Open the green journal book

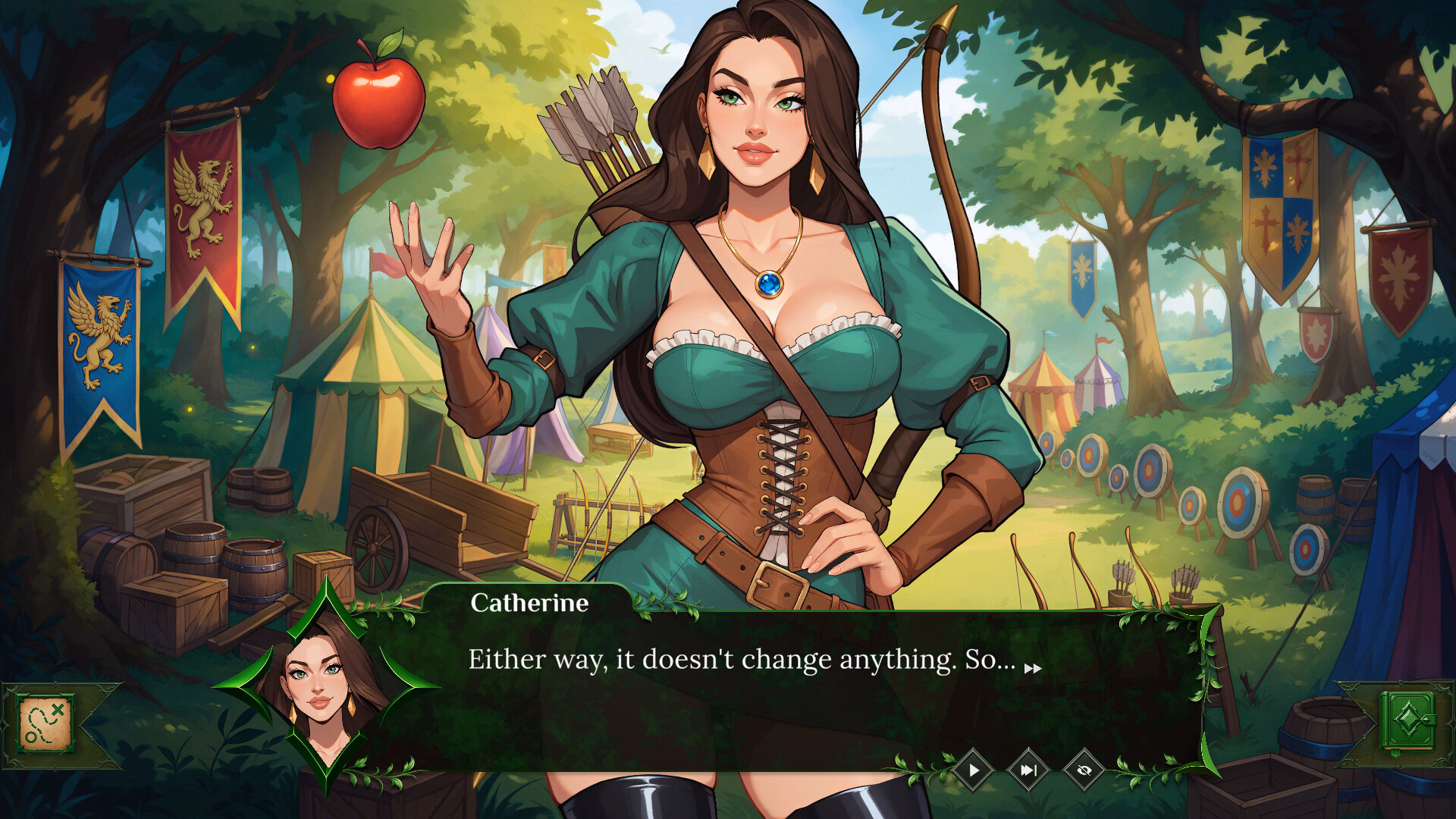coord(1407,721)
